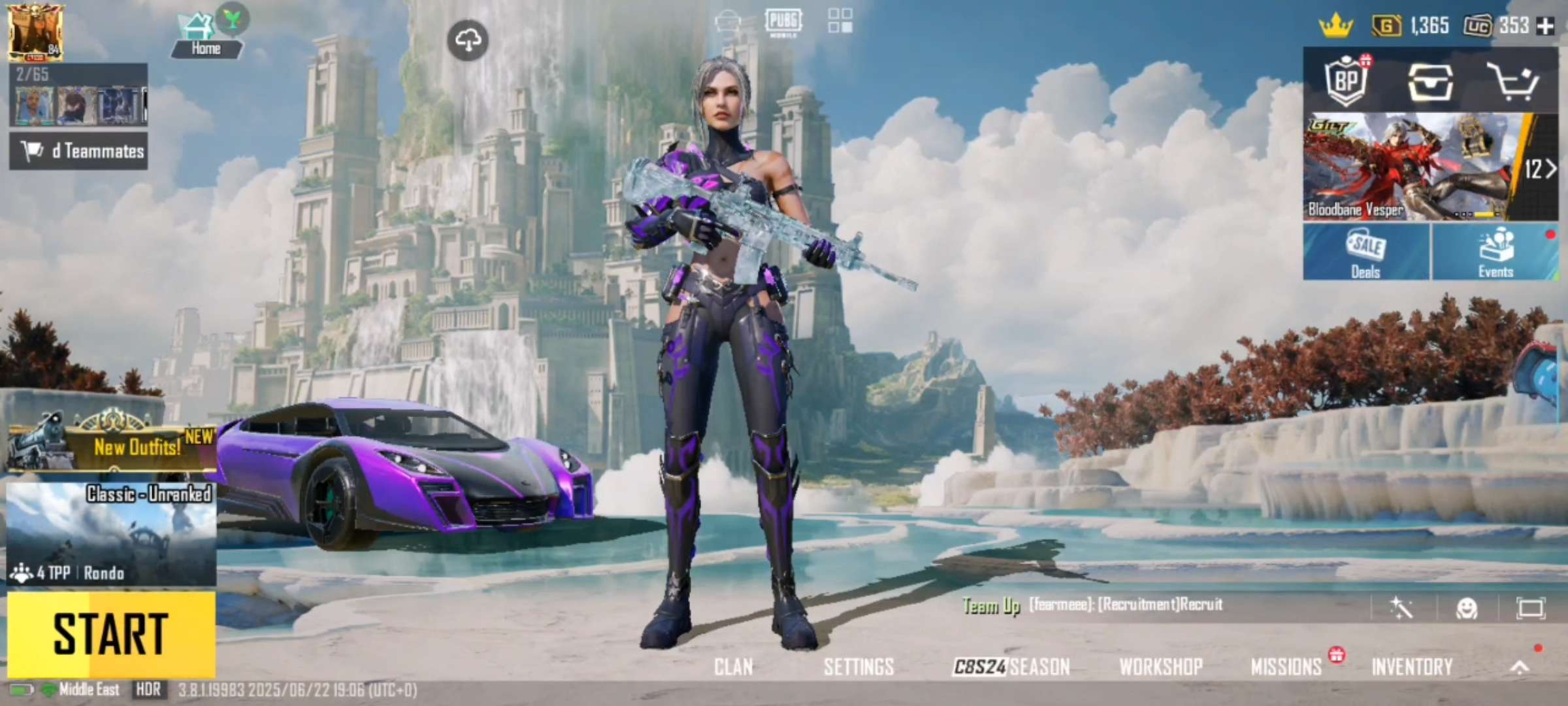Enter the Workshop

click(x=1160, y=667)
